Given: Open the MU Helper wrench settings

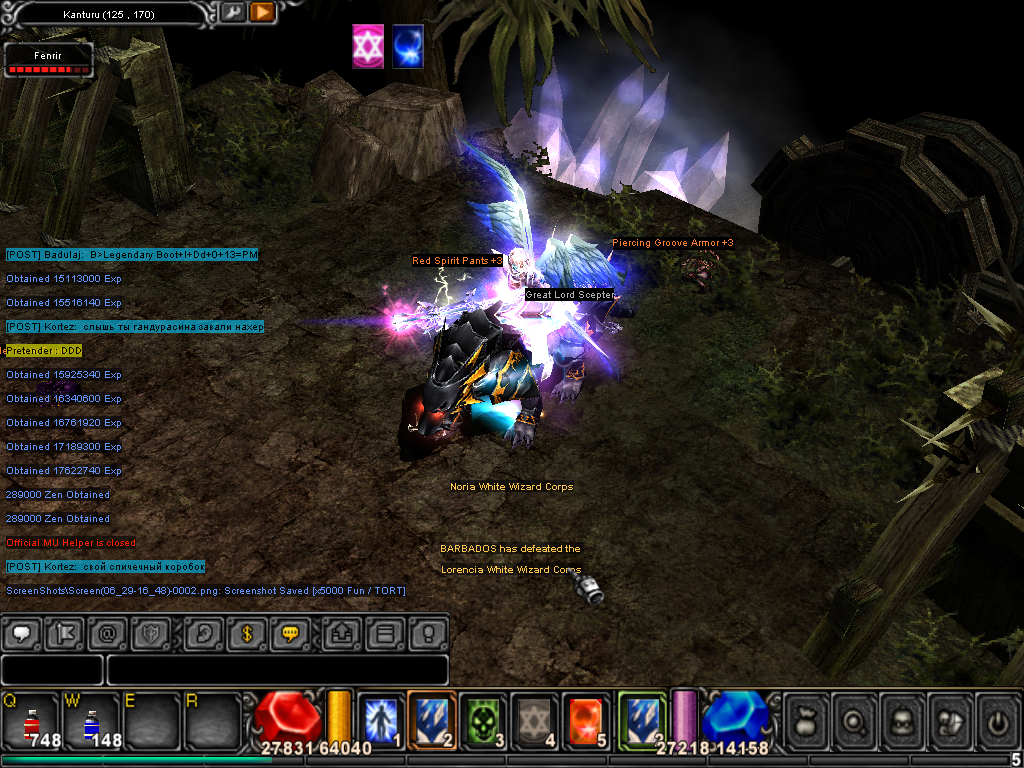Looking at the screenshot, I should [233, 13].
